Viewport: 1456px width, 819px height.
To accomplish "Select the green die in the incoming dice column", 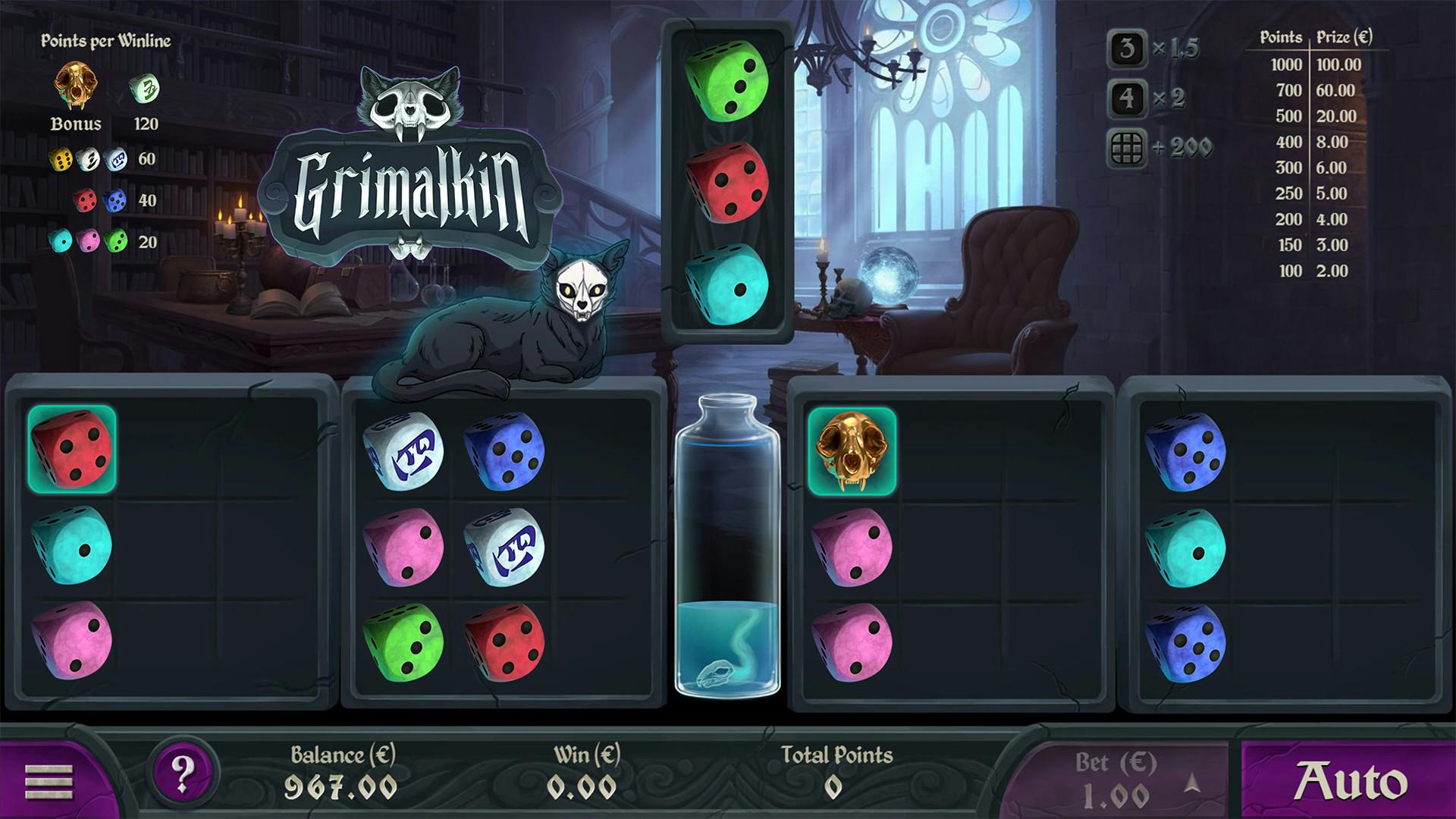I will point(726,80).
